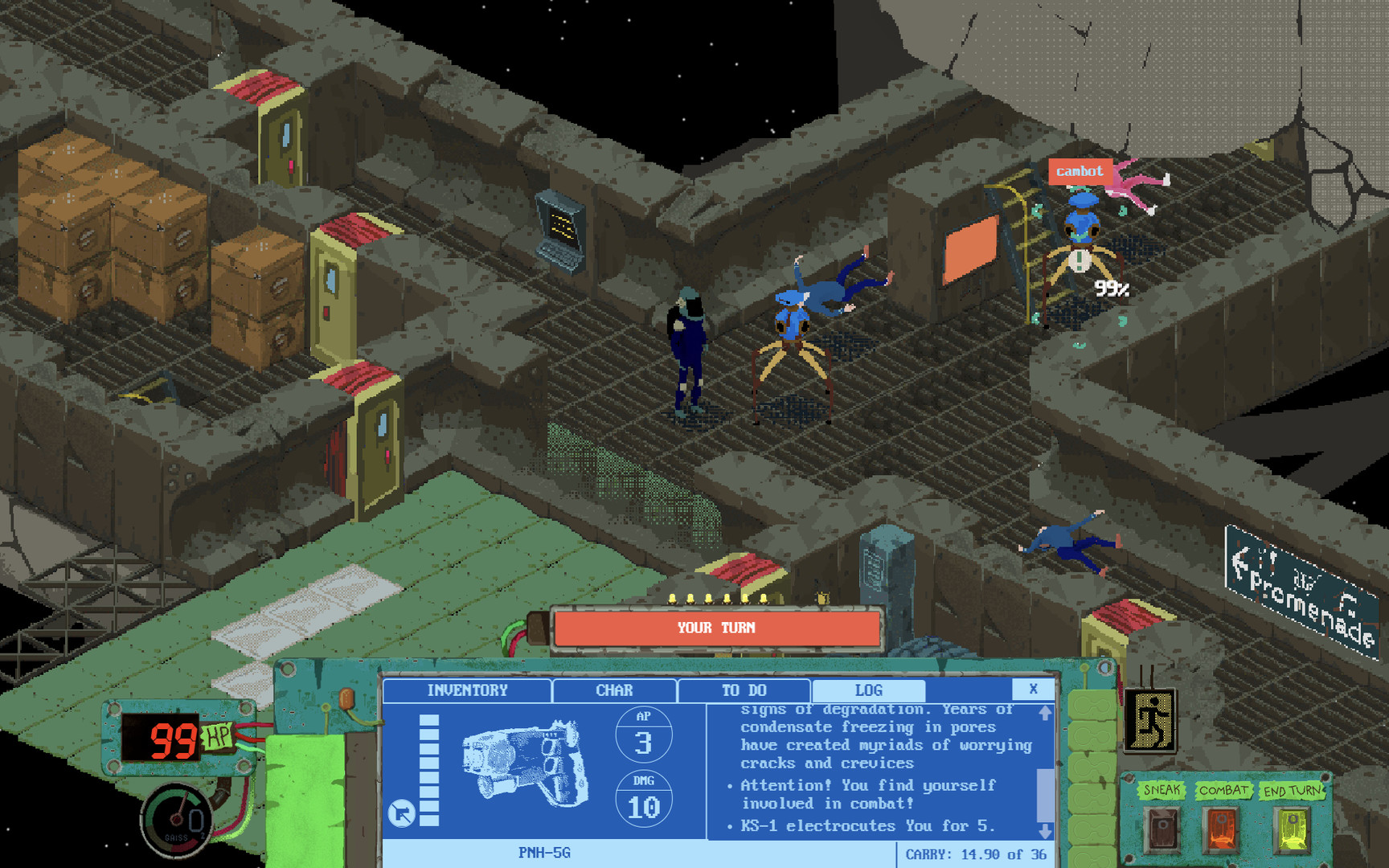Open the CHAR tab
The width and height of the screenshot is (1389, 868).
613,690
